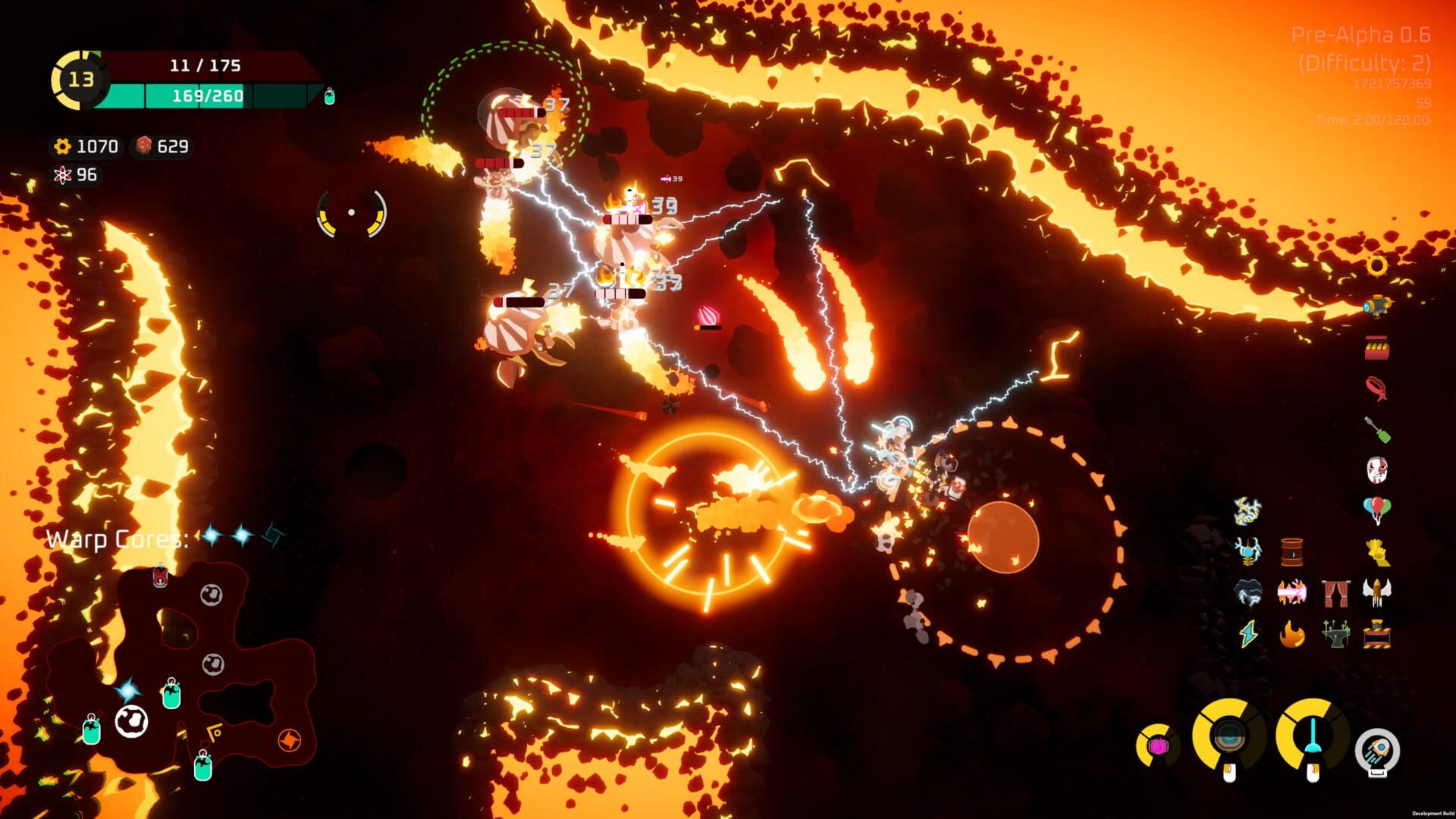Click the golden gauntlet item icon

pyautogui.click(x=1376, y=551)
